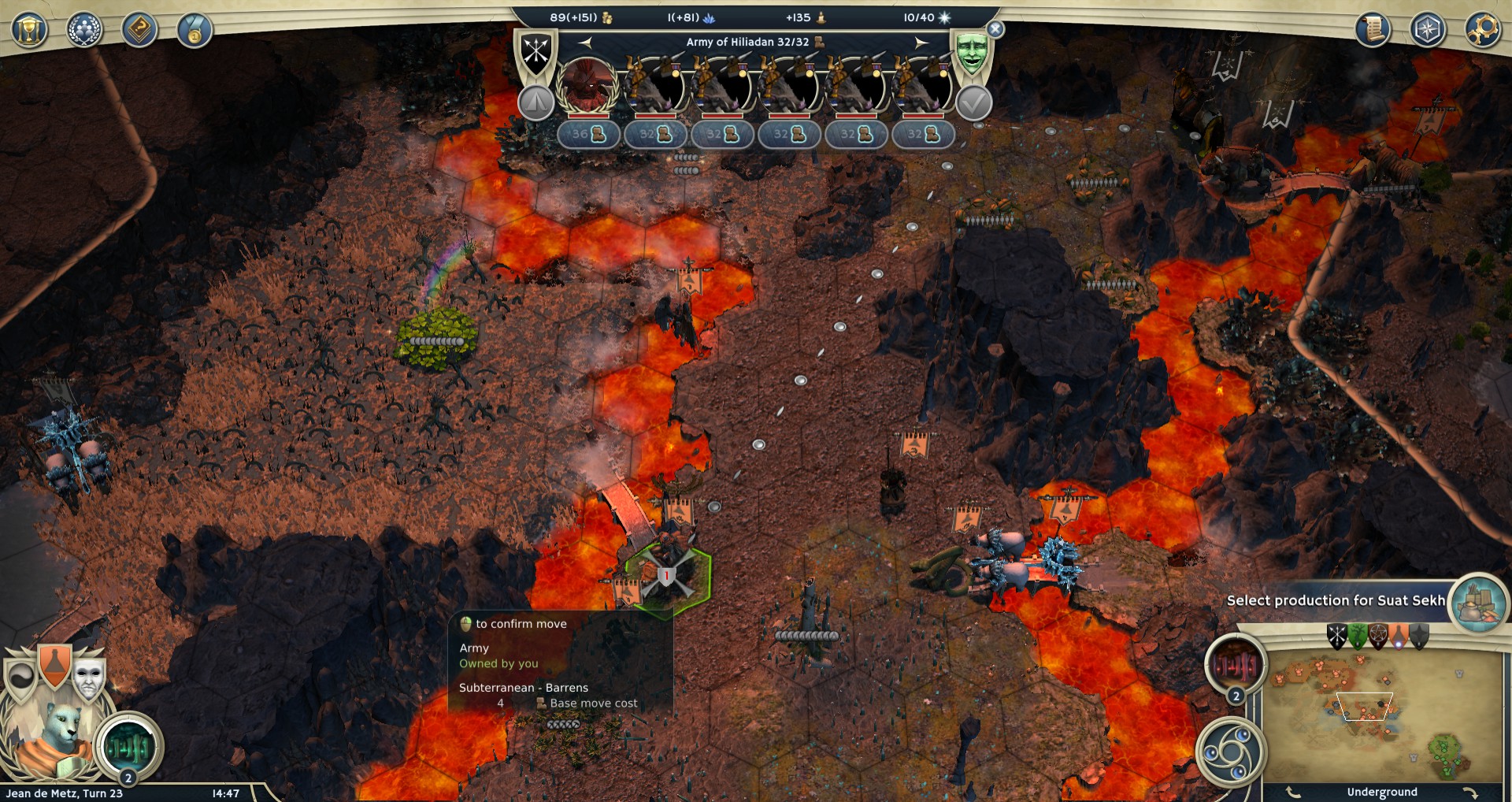
Task: Open the gear settings menu
Action: [x=1483, y=30]
